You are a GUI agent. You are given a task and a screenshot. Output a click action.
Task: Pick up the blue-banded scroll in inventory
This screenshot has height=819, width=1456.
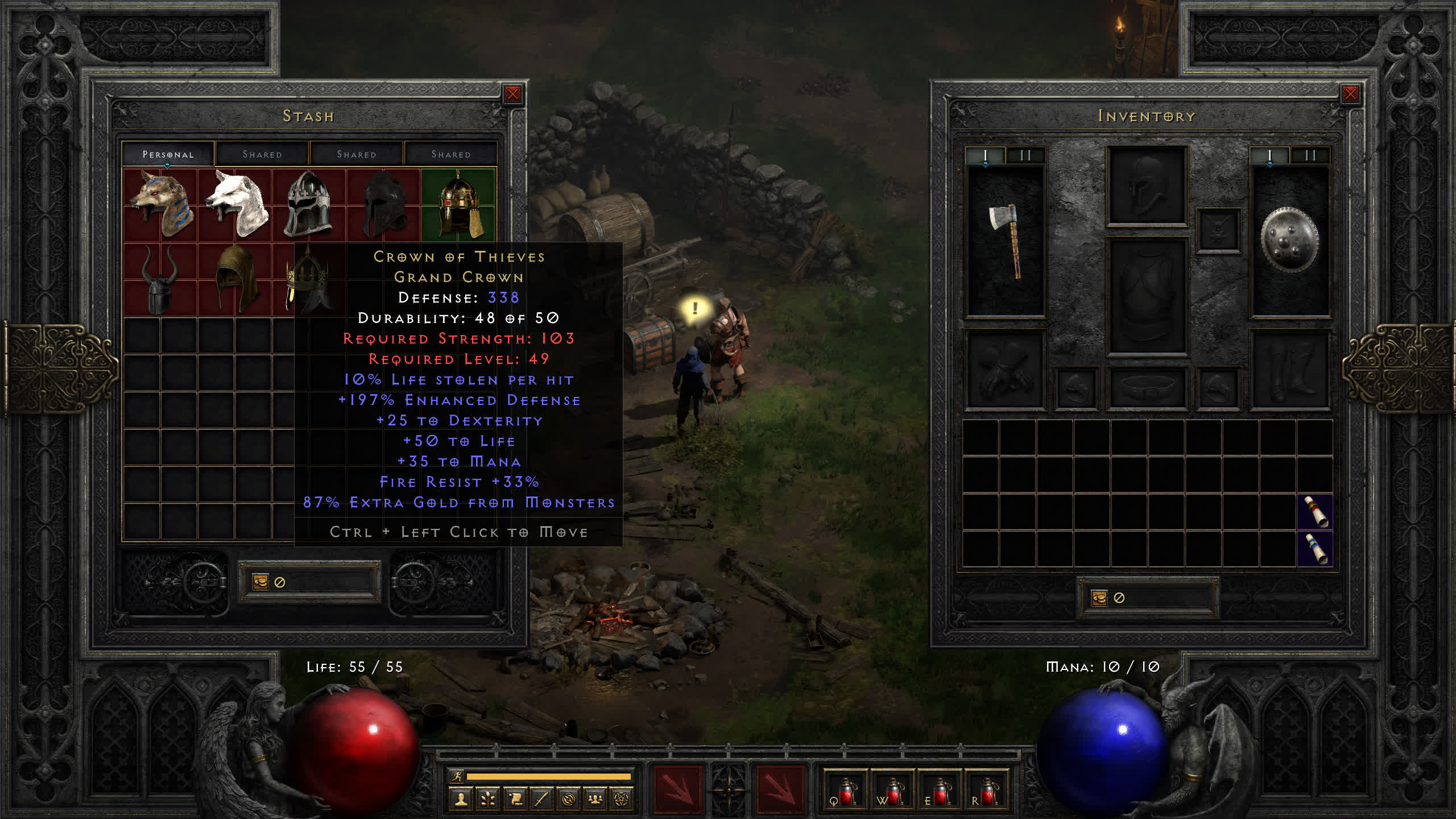click(x=1315, y=548)
